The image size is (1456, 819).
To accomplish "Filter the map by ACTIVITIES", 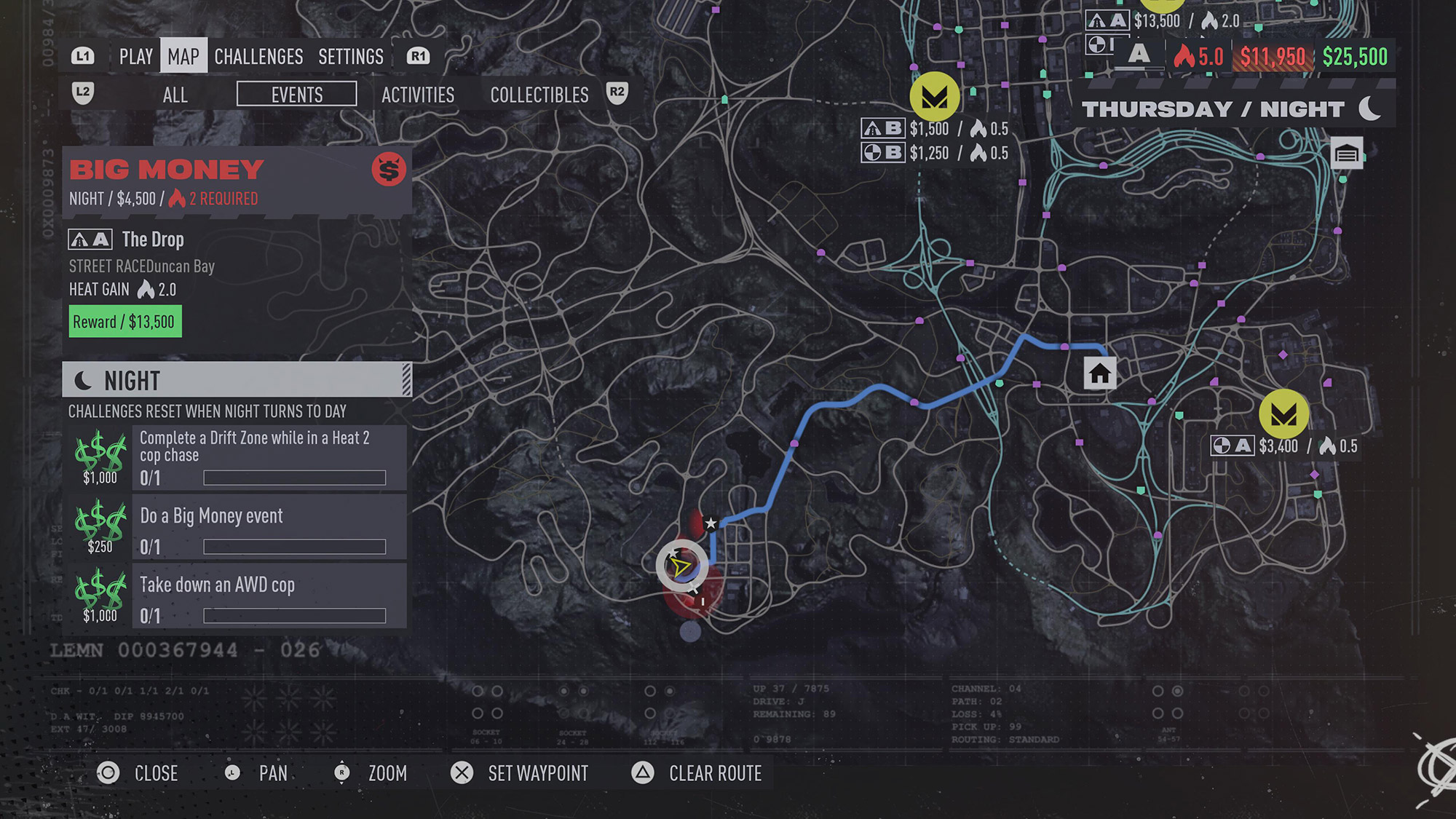I will 418,95.
